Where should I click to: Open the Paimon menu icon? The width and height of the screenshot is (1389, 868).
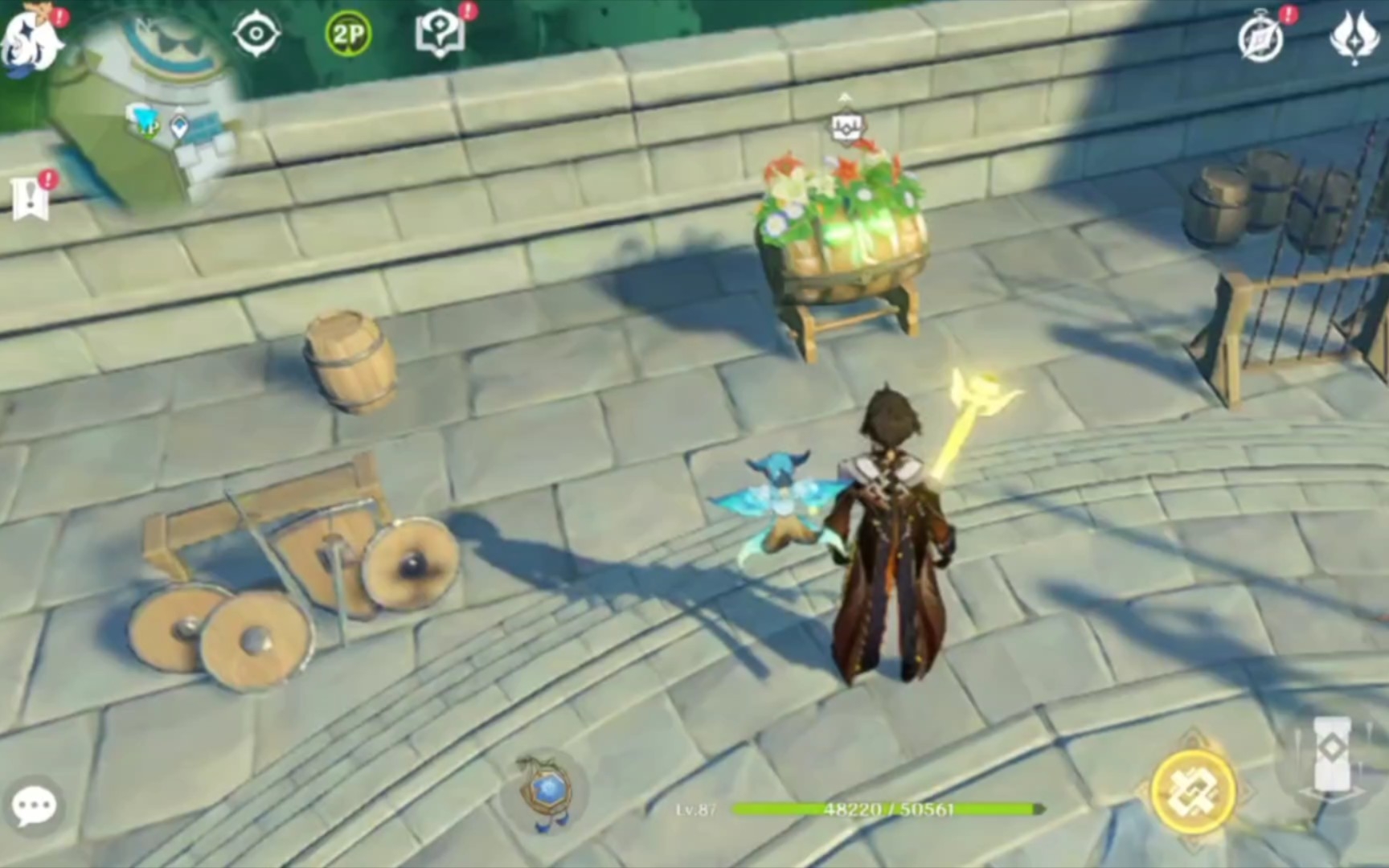coord(31,40)
